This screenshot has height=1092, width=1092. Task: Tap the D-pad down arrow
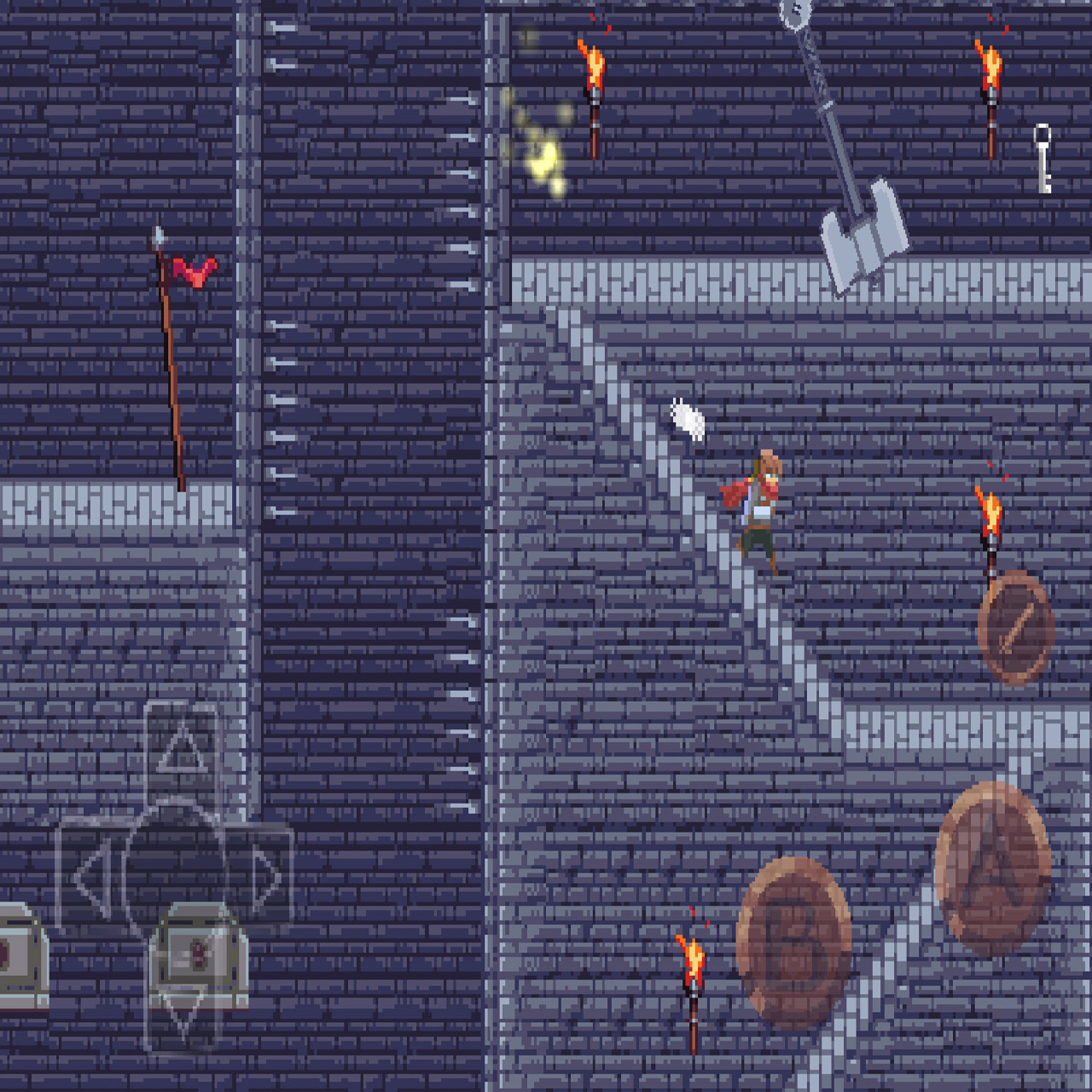[183, 1007]
